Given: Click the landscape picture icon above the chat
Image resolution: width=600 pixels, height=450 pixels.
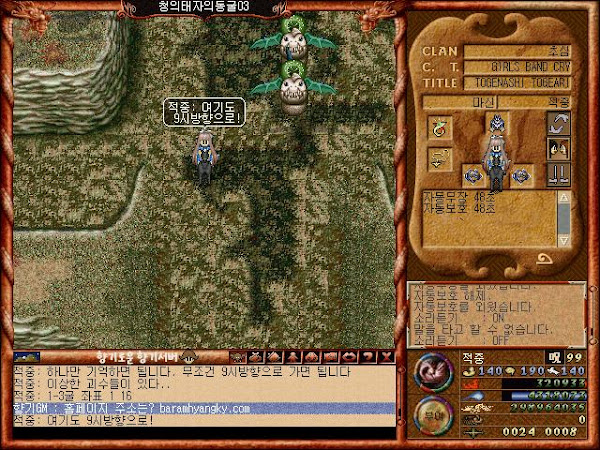Looking at the screenshot, I should (26, 356).
